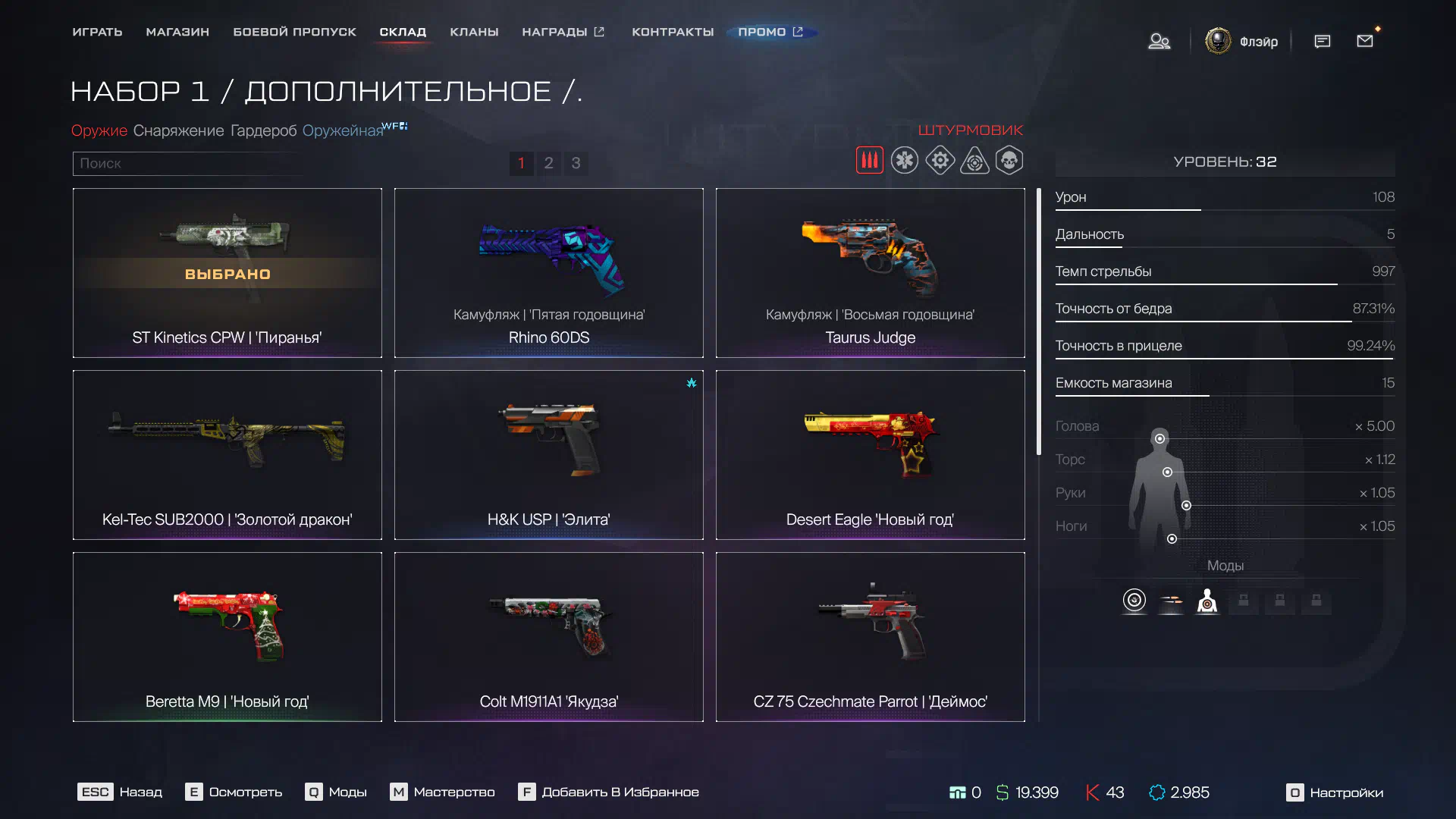Screen dimensions: 1456x819
Task: Select the medic class cross icon
Action: click(x=904, y=161)
